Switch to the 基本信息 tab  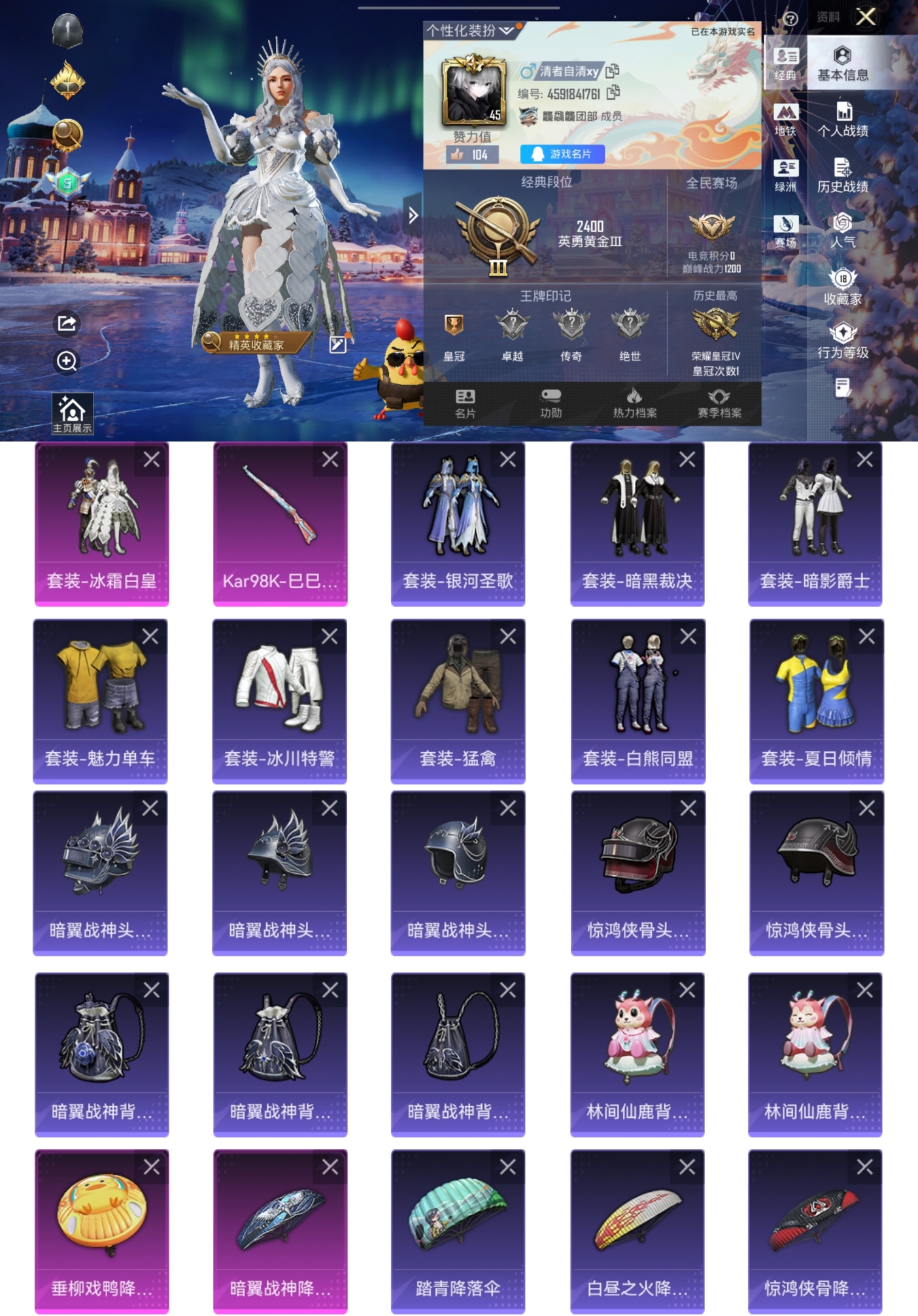click(843, 62)
